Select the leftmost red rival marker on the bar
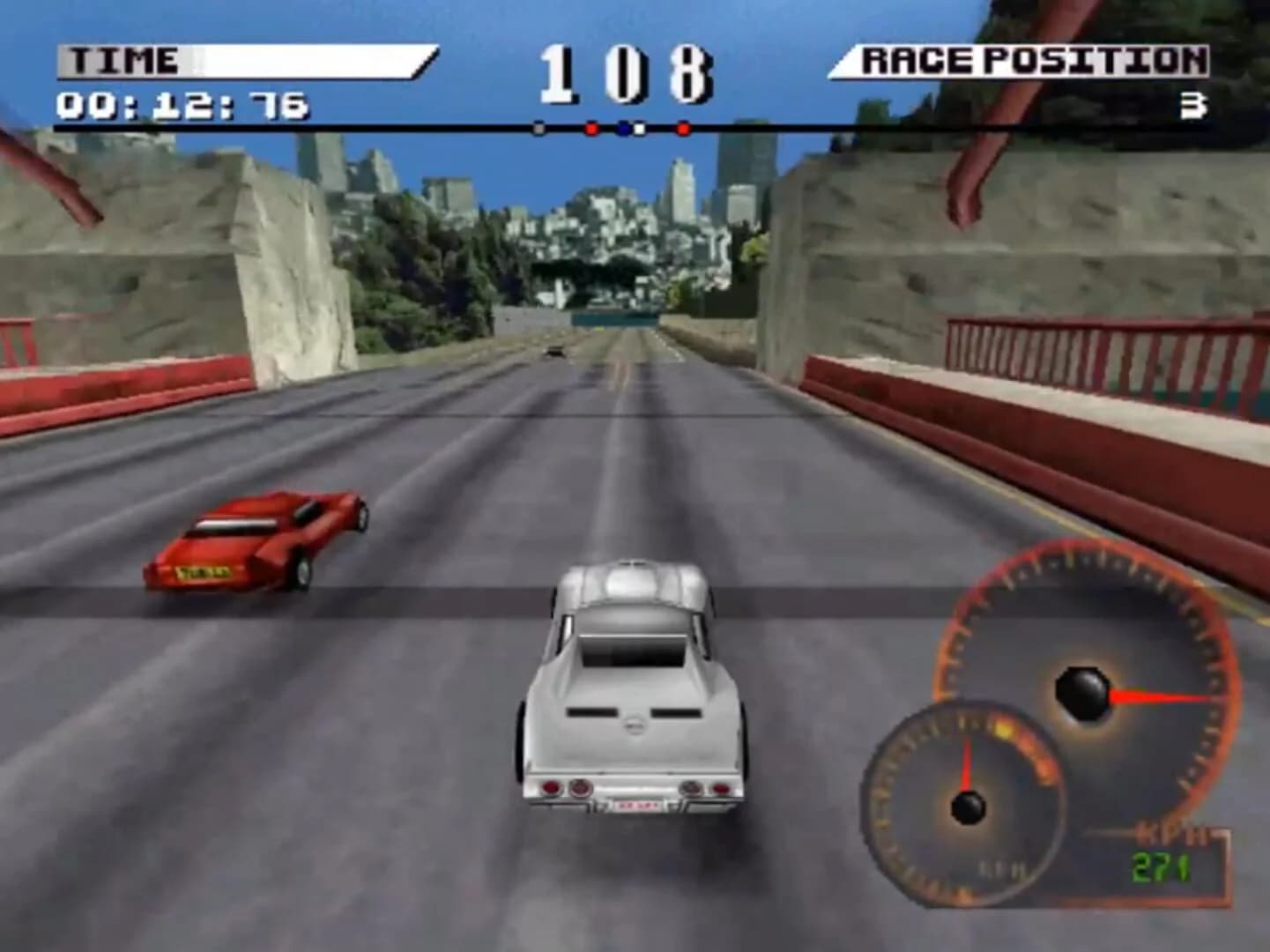Screen dimensions: 1270x952 pos(591,128)
